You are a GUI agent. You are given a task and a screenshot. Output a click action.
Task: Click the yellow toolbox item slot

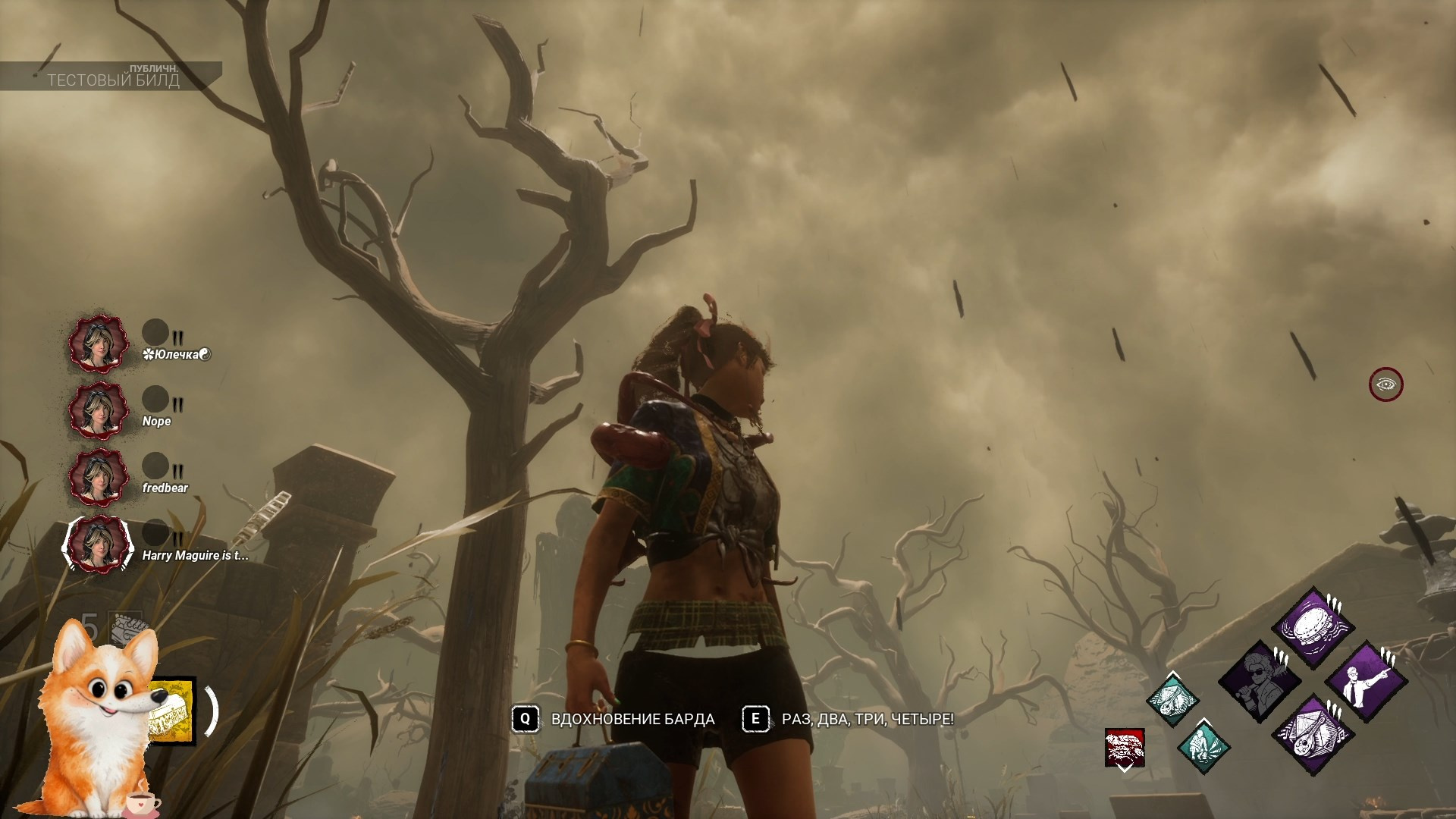click(173, 711)
